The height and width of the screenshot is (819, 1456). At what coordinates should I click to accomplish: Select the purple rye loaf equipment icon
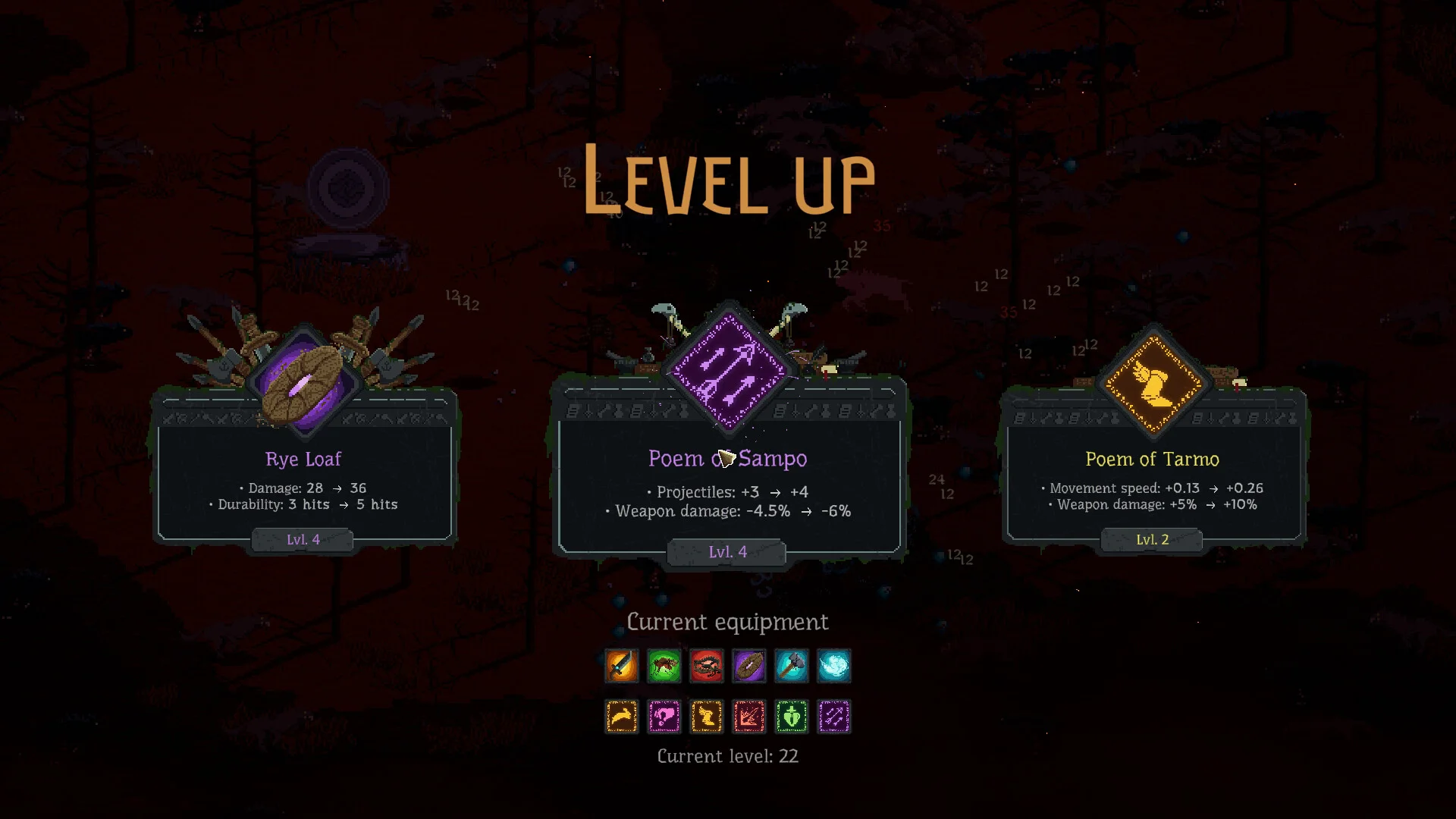(x=749, y=667)
